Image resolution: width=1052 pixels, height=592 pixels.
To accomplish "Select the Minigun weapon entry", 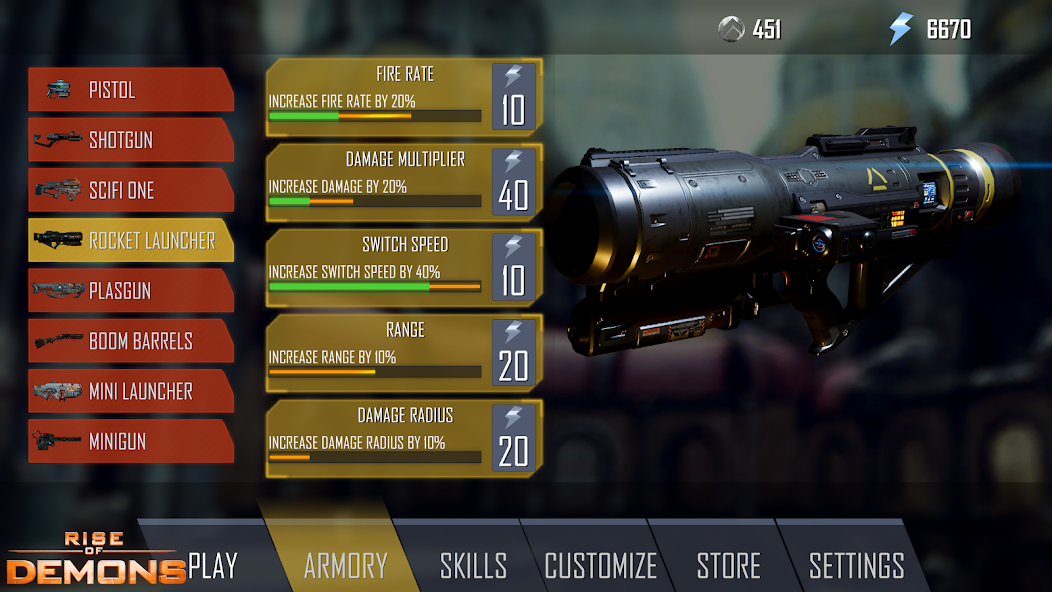I will point(130,441).
